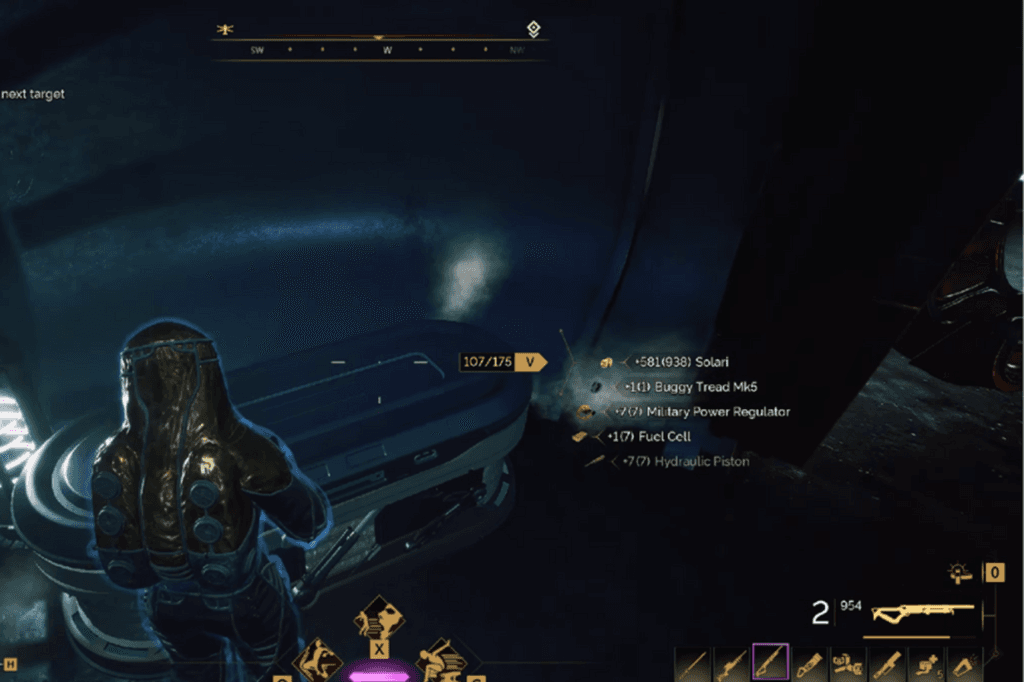Select the flask item in the last hotbar slot
This screenshot has width=1024, height=682.
click(x=965, y=662)
